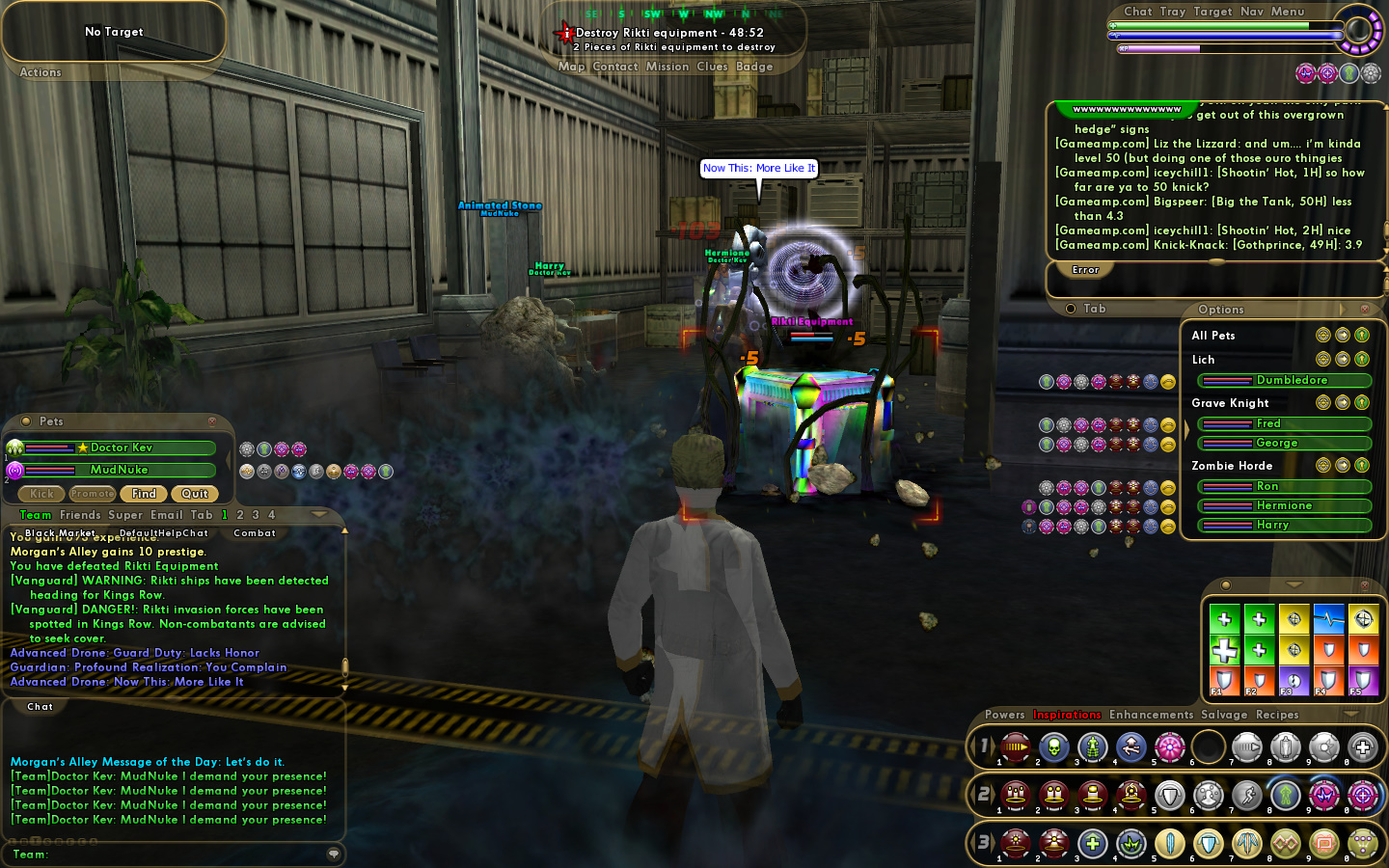Click the Find team button
Screen dimensions: 1389x868
click(x=144, y=494)
